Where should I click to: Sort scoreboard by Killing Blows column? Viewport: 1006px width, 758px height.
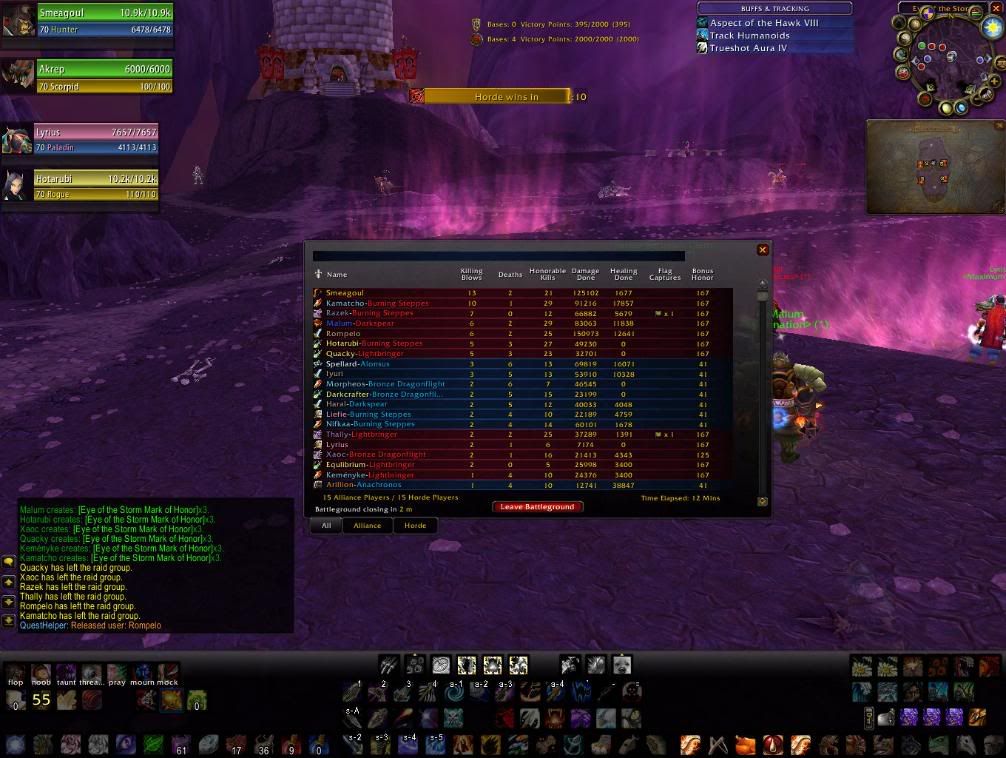pos(471,274)
